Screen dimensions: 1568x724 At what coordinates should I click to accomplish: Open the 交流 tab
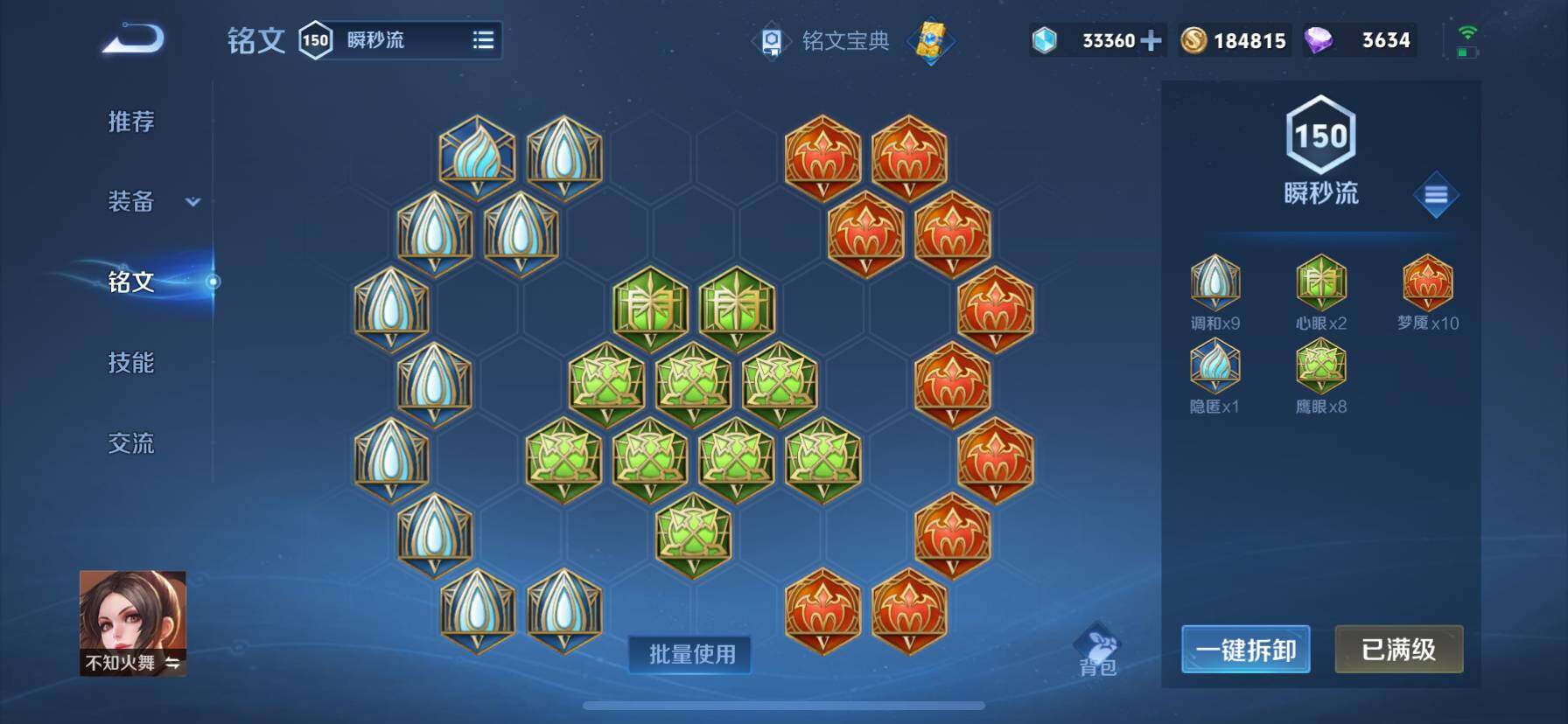click(x=131, y=443)
